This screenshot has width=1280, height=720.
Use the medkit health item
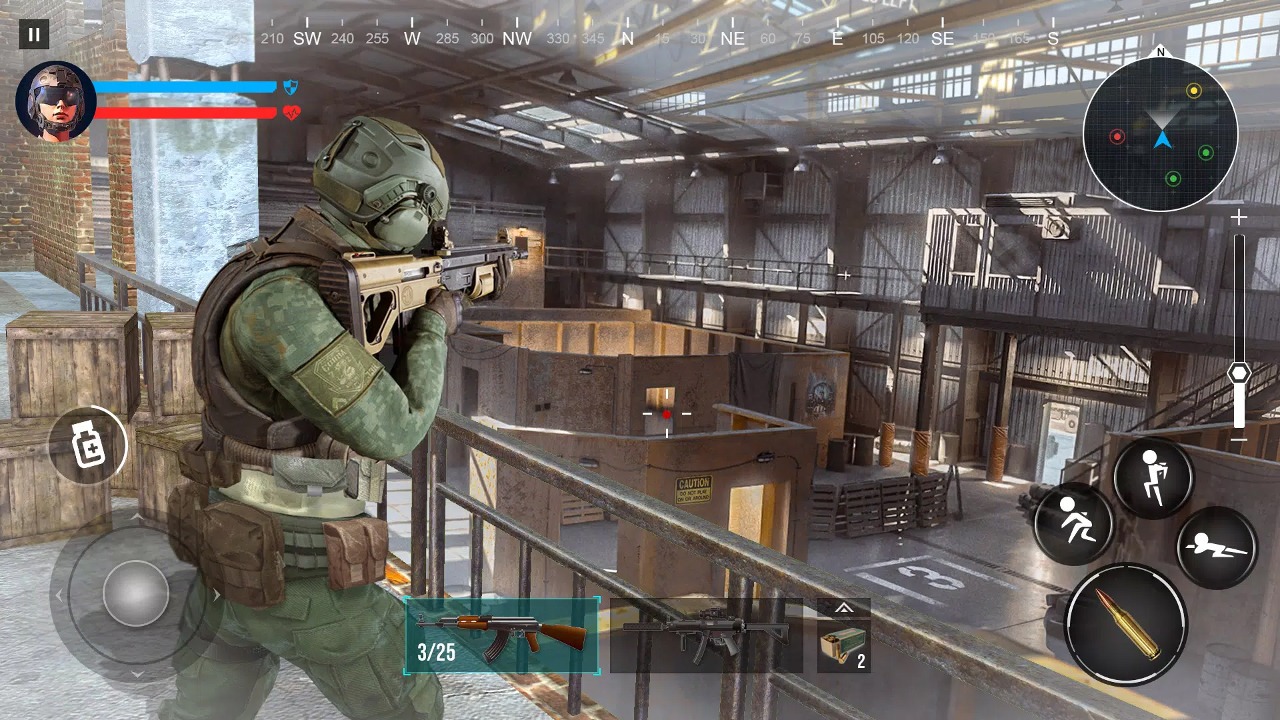coord(88,446)
